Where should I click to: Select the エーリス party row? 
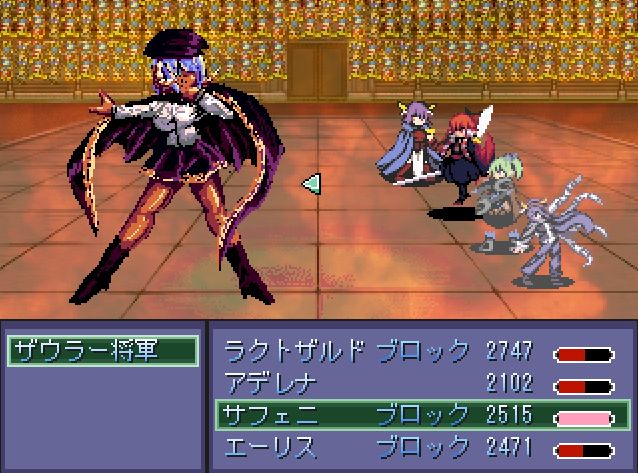tap(418, 446)
